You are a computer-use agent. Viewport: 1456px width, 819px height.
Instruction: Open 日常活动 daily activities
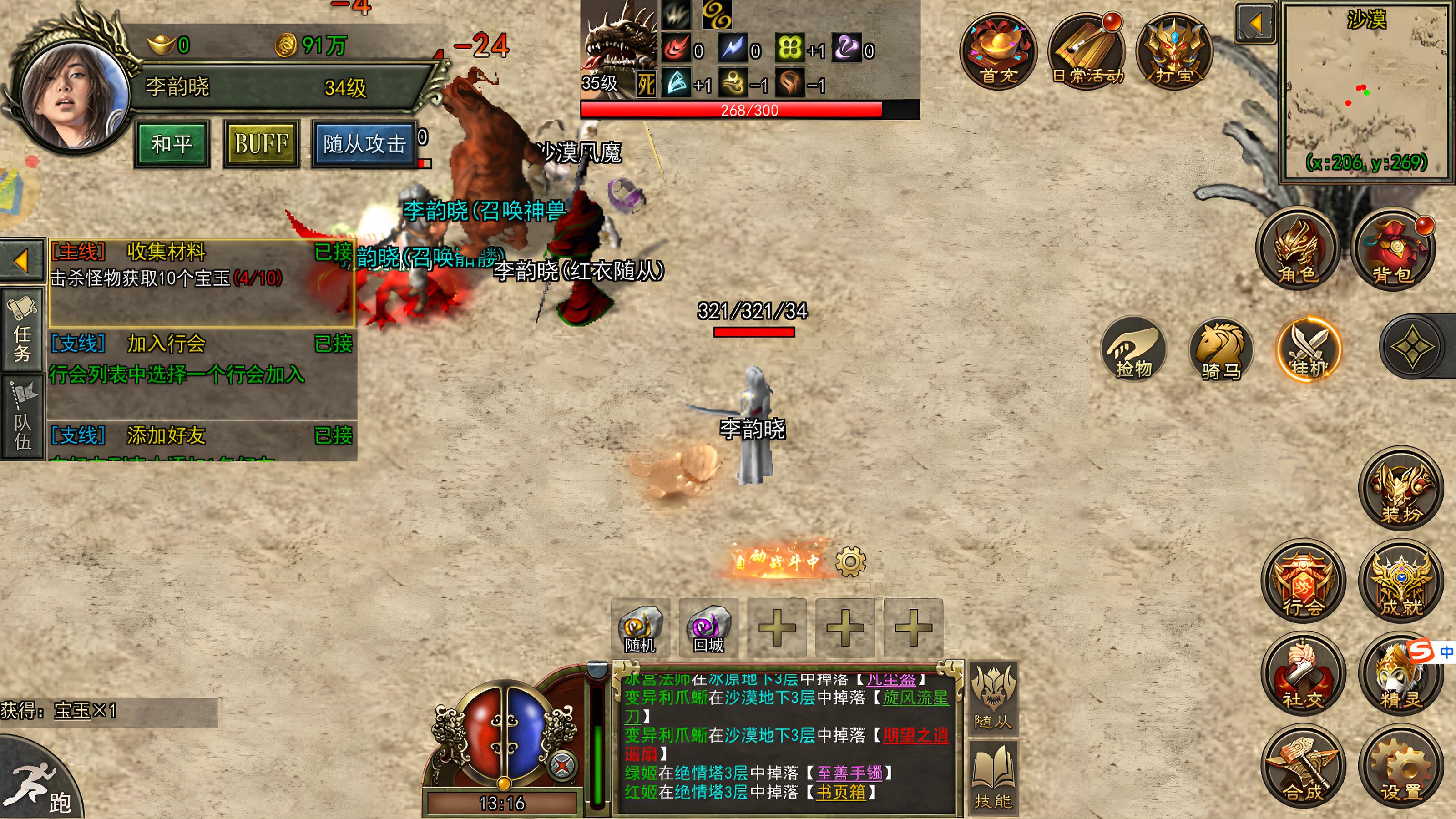(x=1087, y=52)
